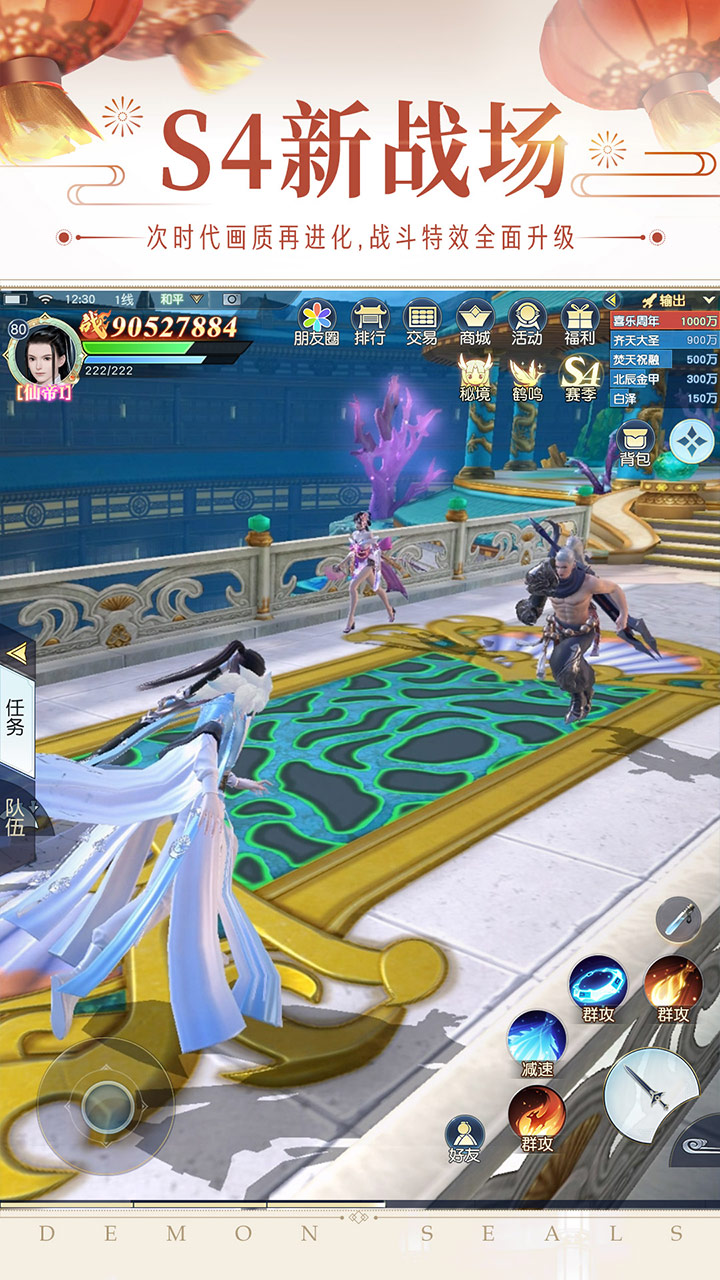Open the 活动 events menu
The width and height of the screenshot is (720, 1280).
point(526,321)
